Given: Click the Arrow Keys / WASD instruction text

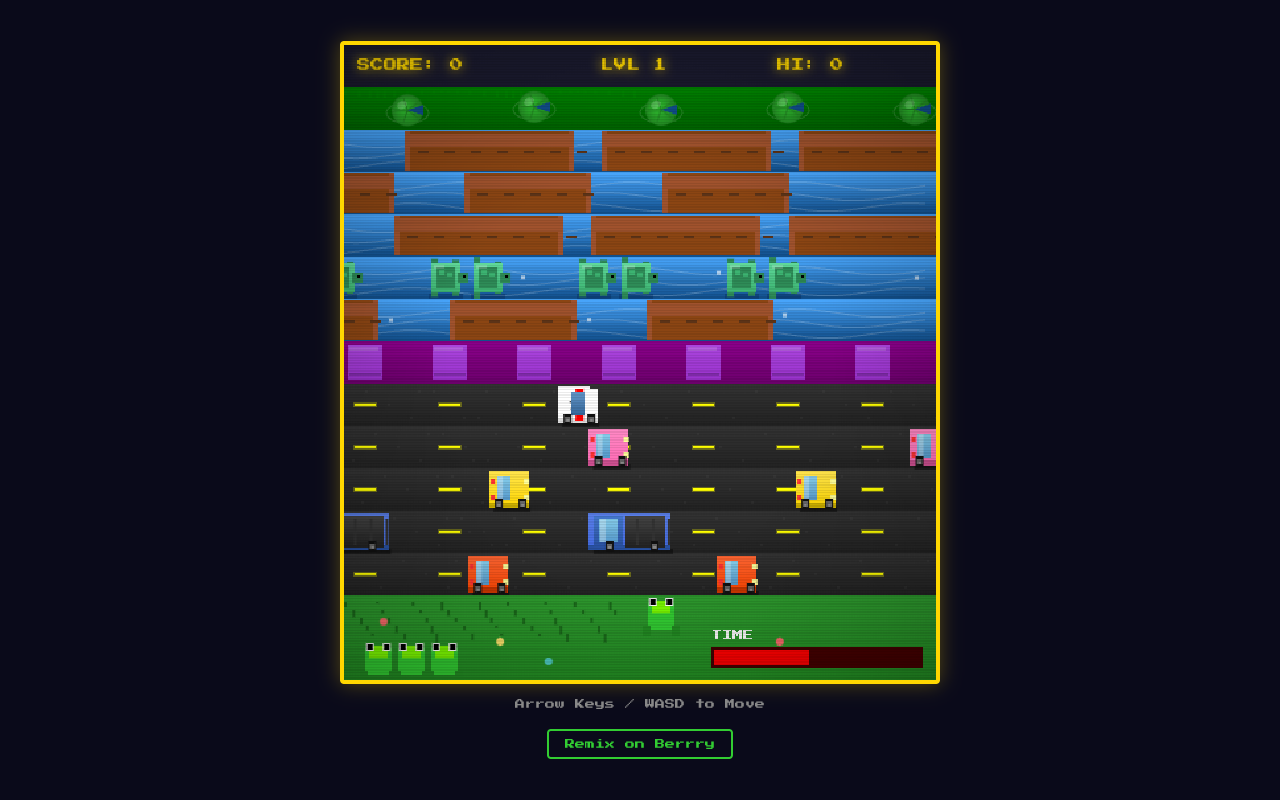Looking at the screenshot, I should (639, 703).
